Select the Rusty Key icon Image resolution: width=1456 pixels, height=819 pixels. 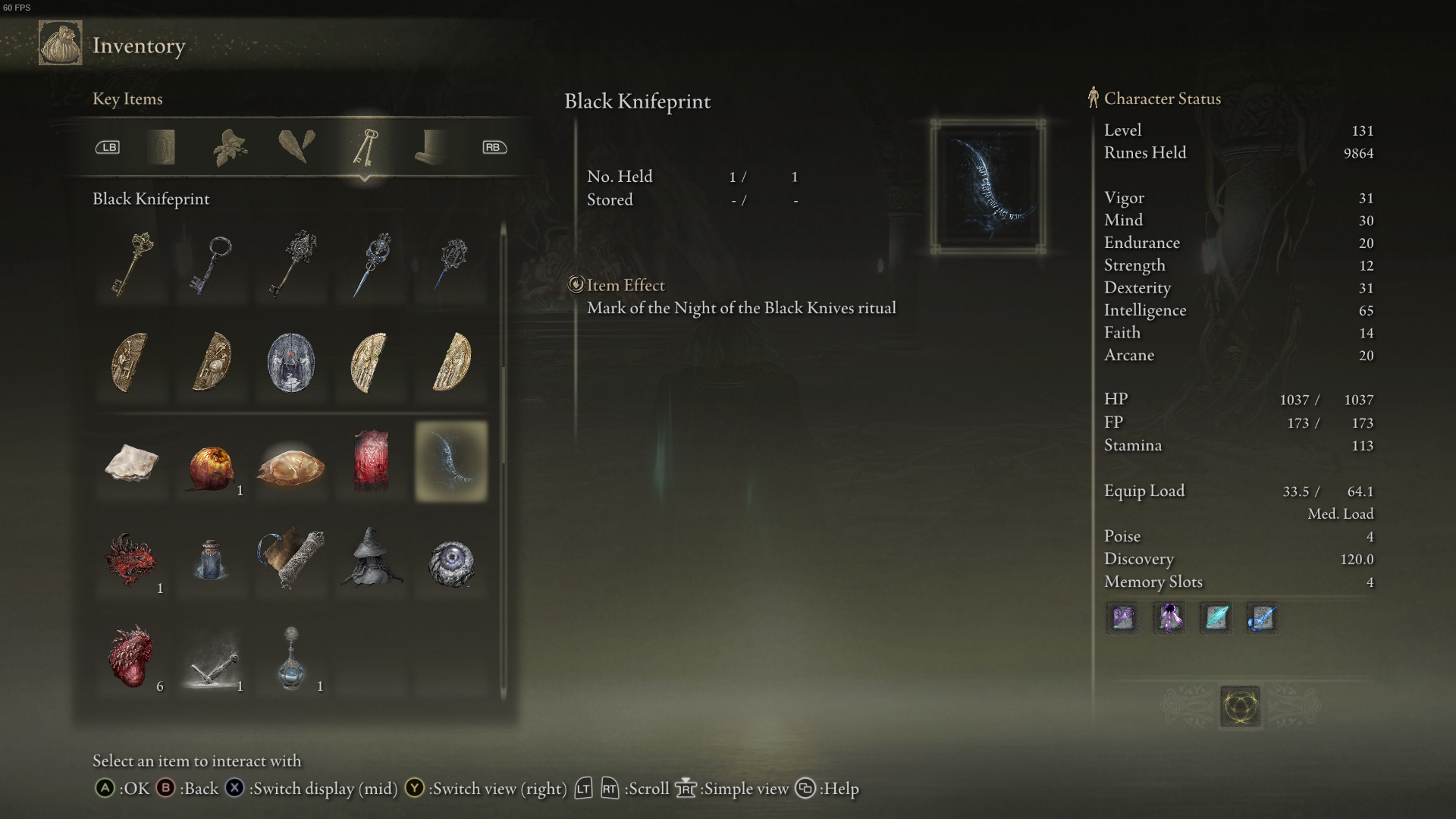tap(212, 263)
